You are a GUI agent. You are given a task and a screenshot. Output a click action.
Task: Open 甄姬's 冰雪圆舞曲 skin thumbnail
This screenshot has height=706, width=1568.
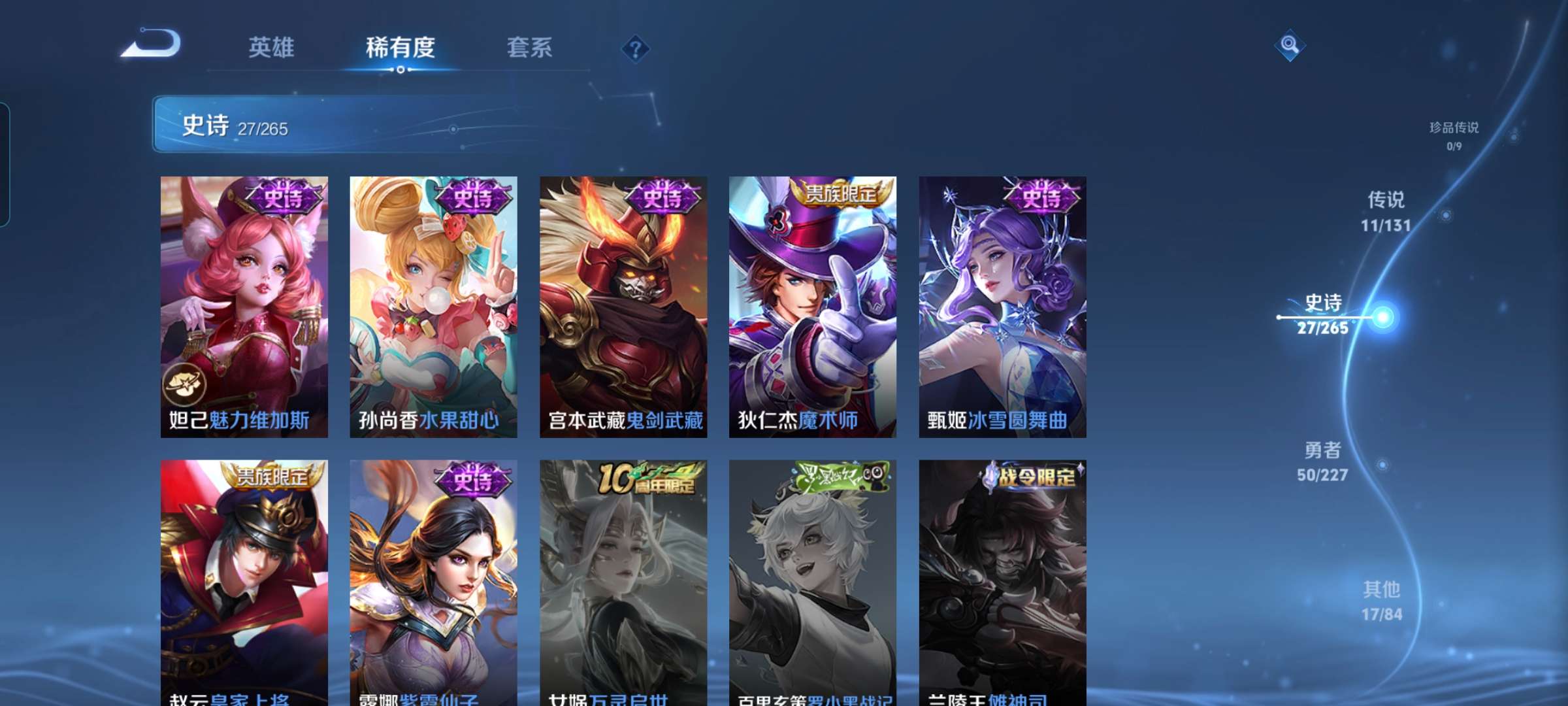click(1000, 307)
